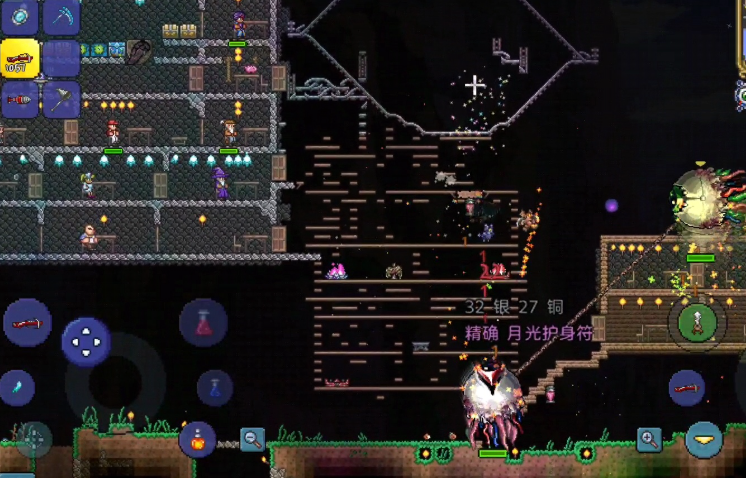Tap the four-arrow d-pad button
746x478 pixels.
86,342
